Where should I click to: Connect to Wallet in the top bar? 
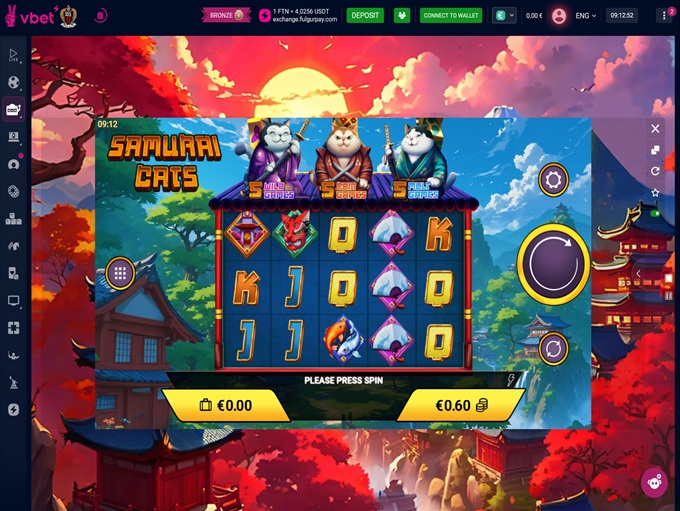coord(451,15)
